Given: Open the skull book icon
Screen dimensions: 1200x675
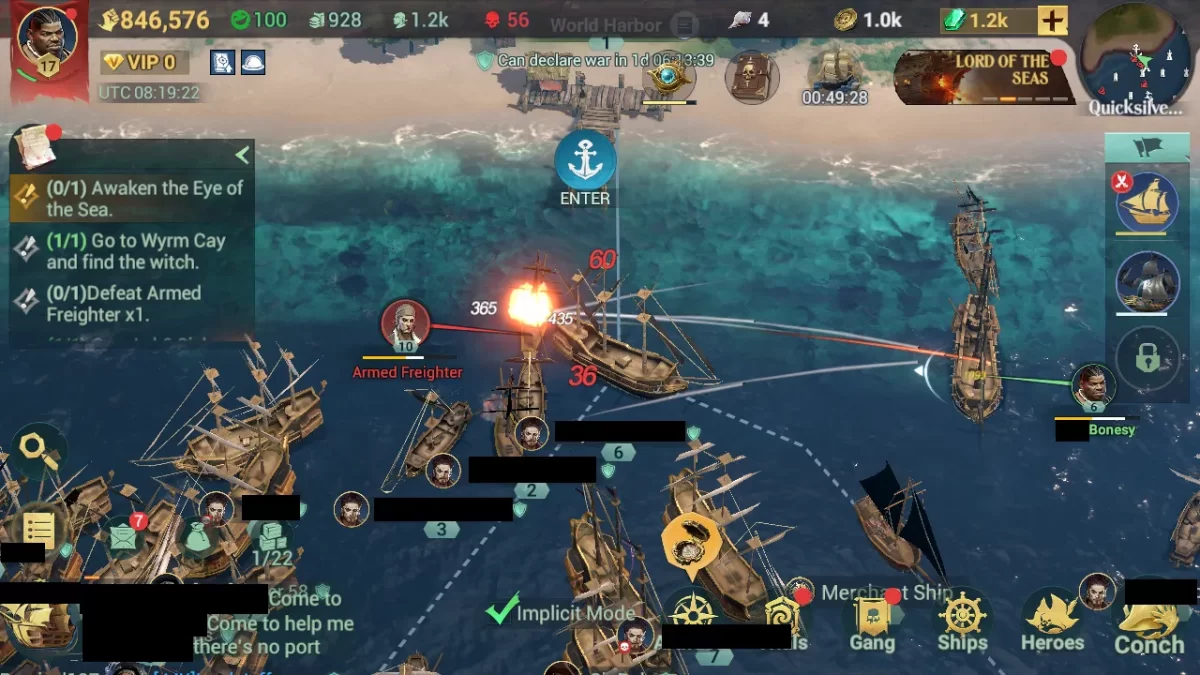Looking at the screenshot, I should [752, 75].
